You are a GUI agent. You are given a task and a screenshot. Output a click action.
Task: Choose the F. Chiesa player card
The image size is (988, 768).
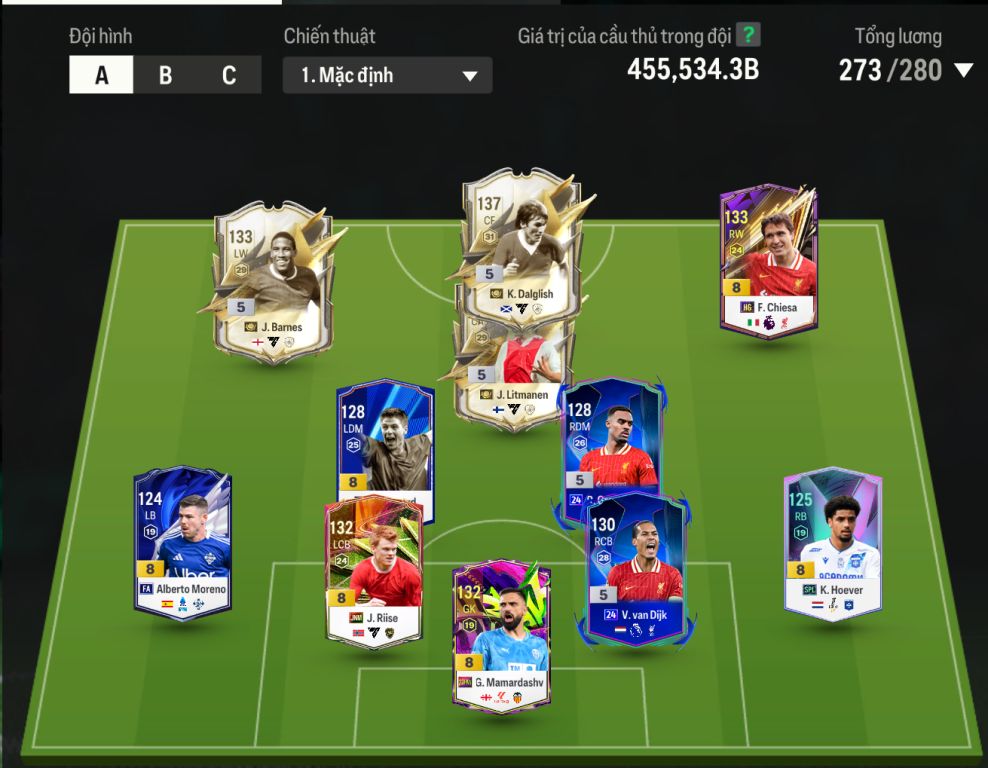[x=768, y=258]
